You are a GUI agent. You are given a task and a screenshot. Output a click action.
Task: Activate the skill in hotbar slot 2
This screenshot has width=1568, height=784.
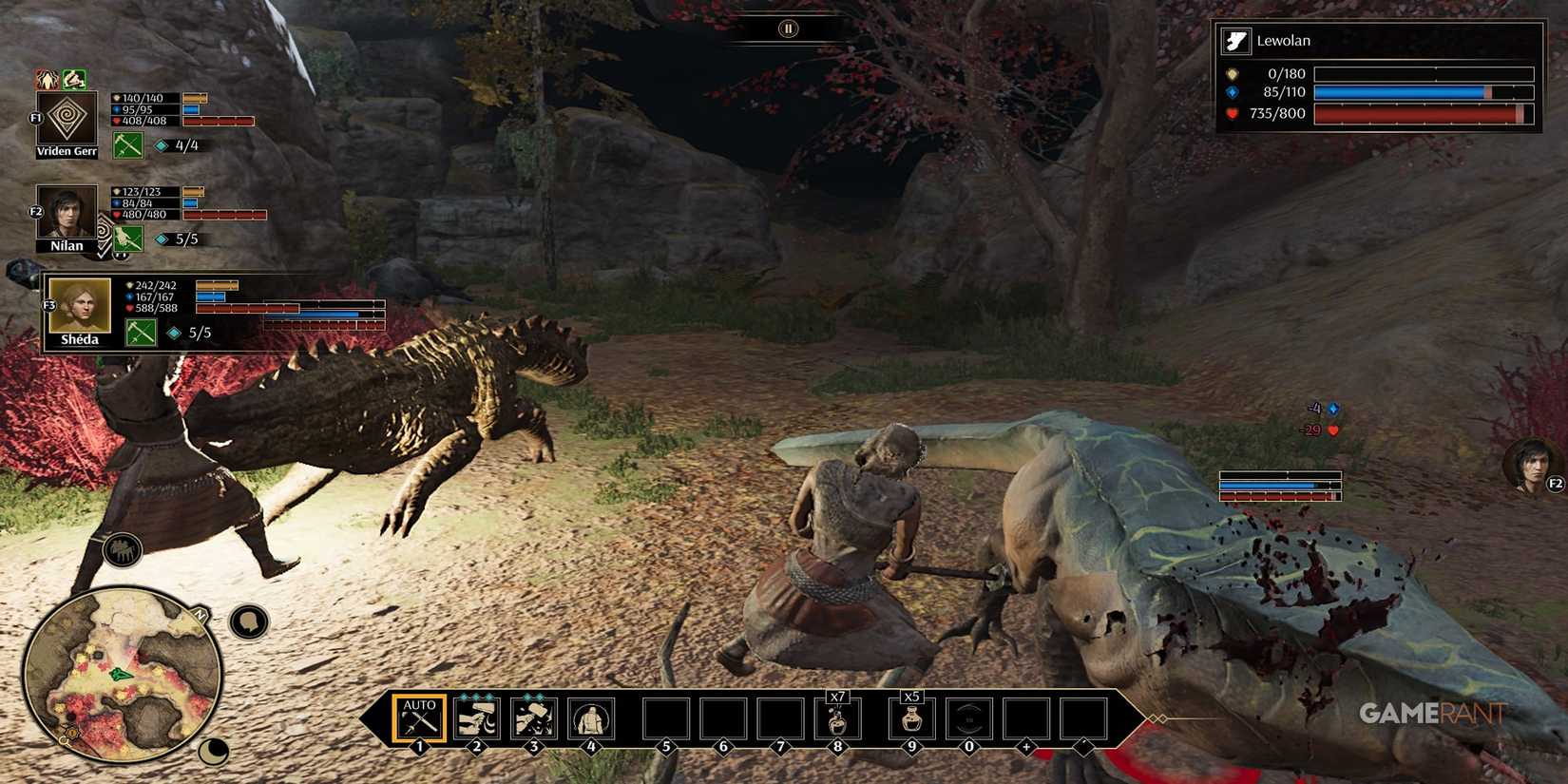coord(477,718)
